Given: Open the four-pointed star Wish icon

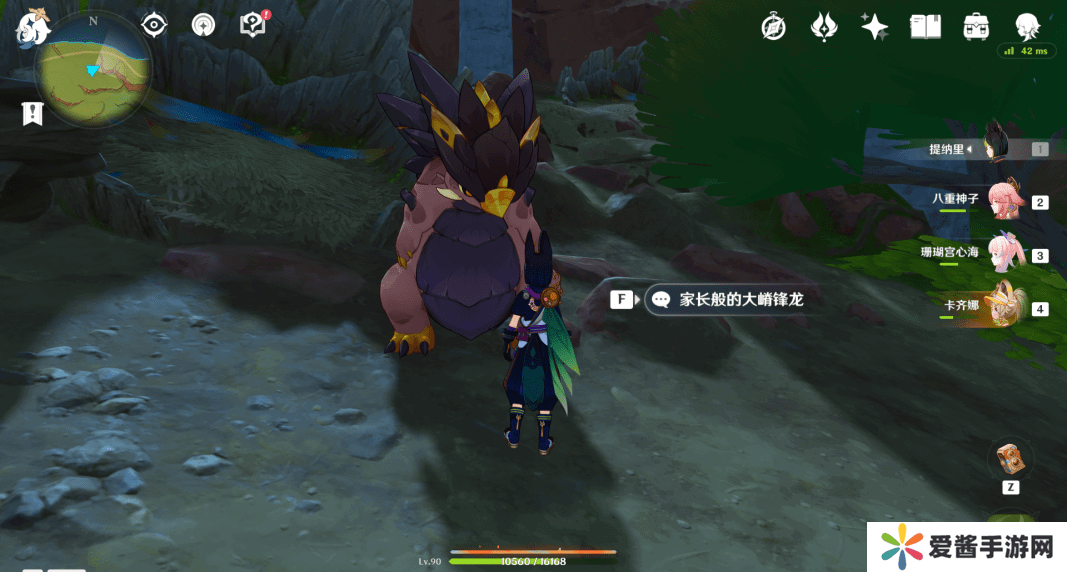Looking at the screenshot, I should pos(875,27).
